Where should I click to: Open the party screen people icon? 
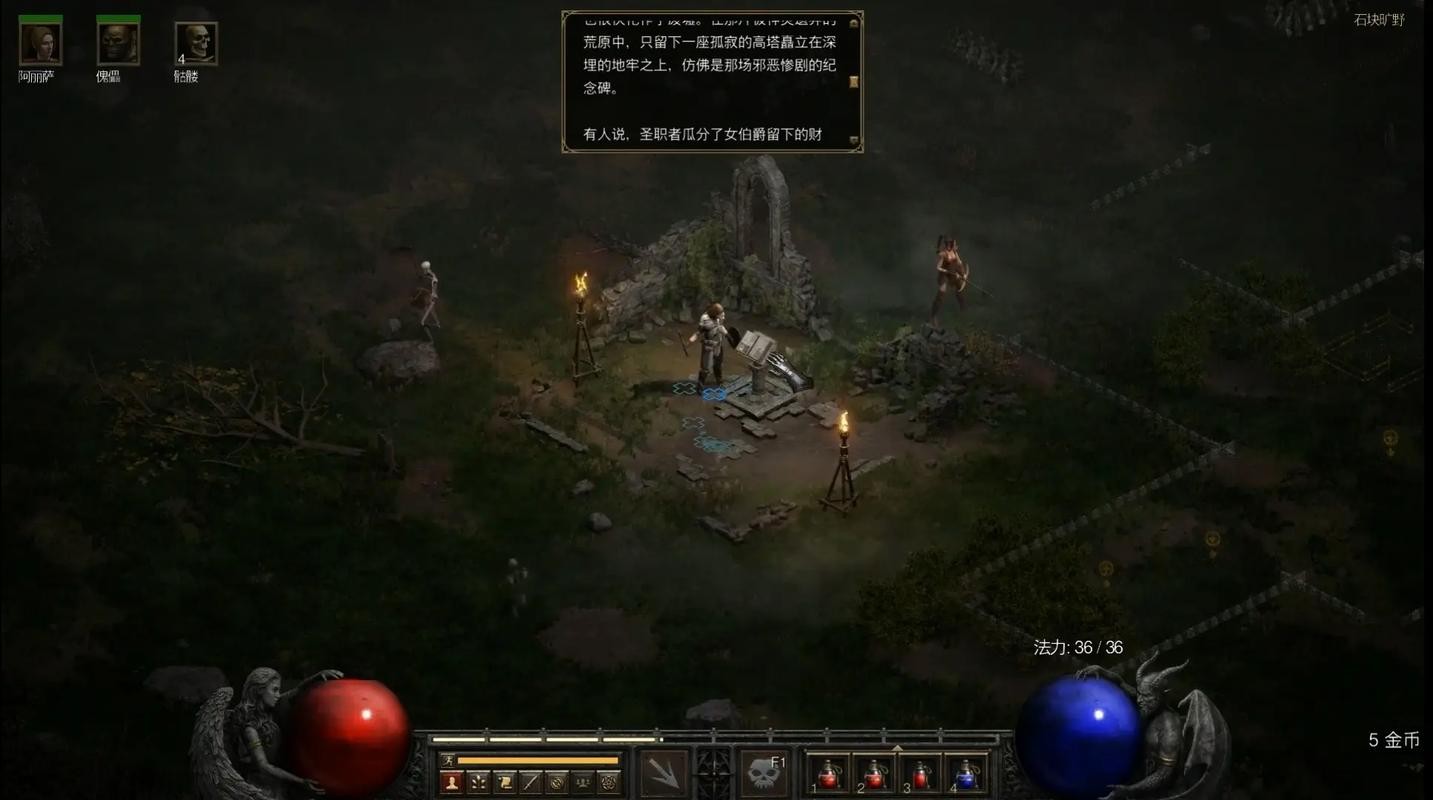click(x=583, y=781)
